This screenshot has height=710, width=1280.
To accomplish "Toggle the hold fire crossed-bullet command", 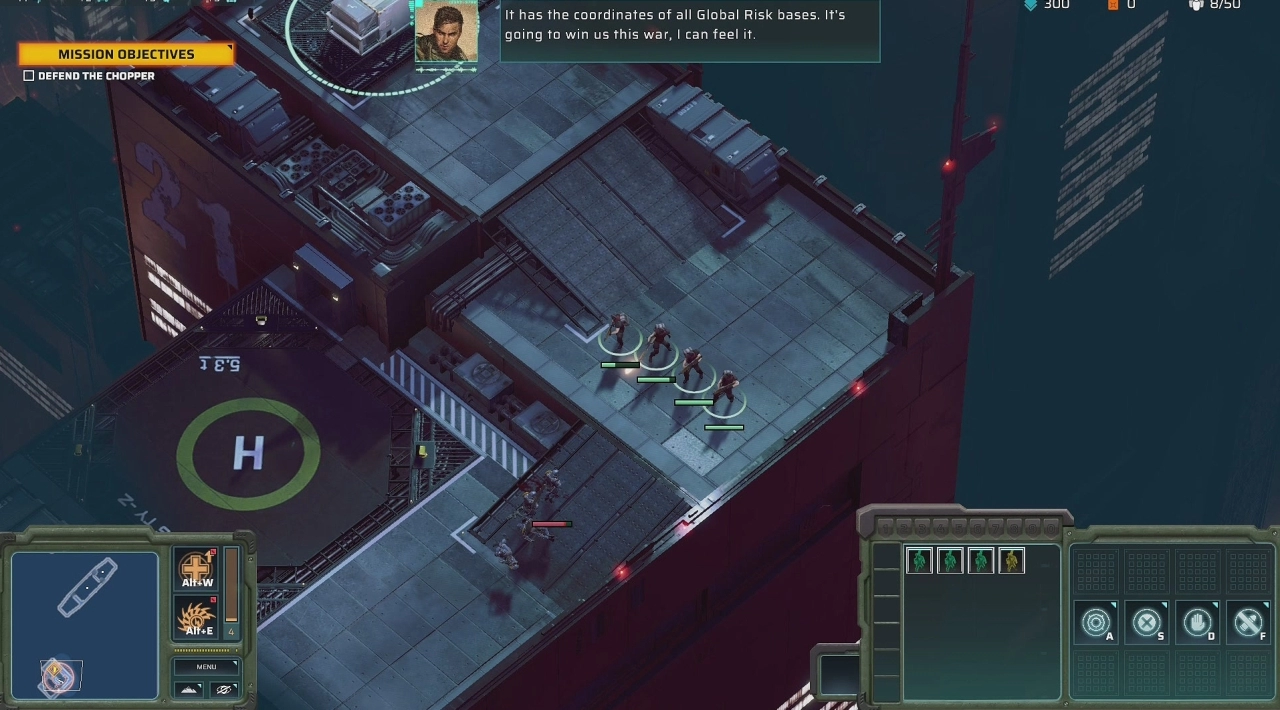I will pos(1248,623).
